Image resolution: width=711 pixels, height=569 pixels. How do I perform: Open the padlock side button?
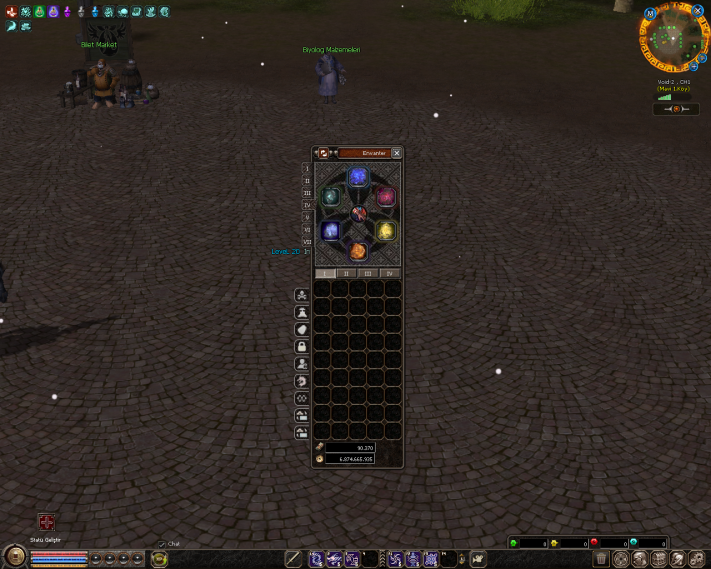(301, 346)
